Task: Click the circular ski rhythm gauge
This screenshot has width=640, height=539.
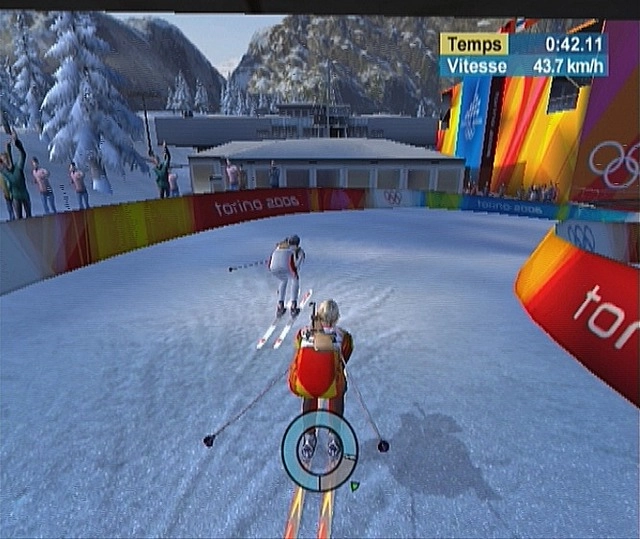Action: coord(319,450)
